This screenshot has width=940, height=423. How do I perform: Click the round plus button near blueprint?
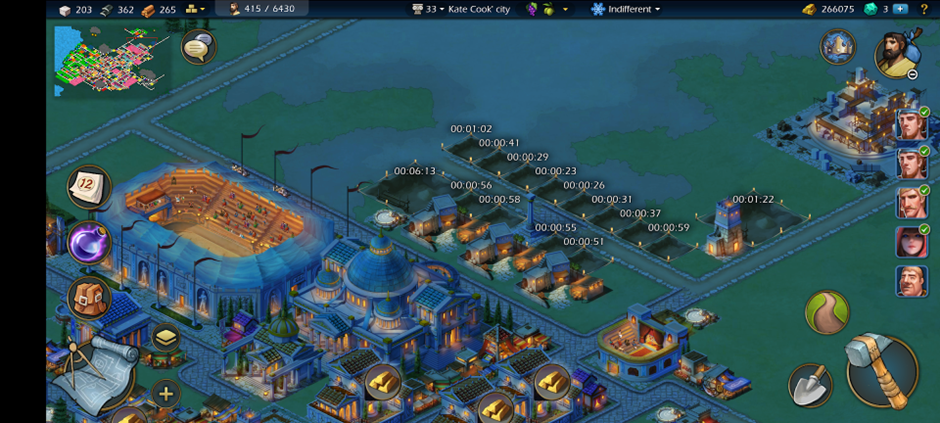click(x=165, y=393)
